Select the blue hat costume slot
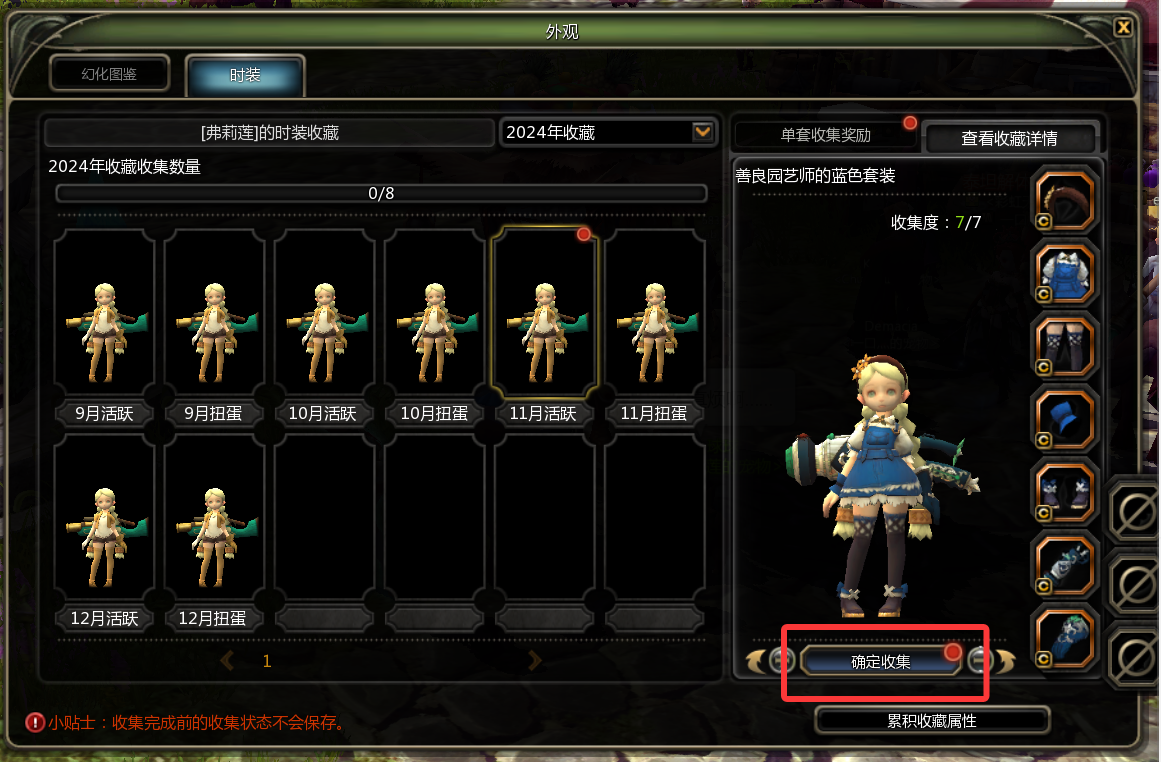 [x=1065, y=419]
